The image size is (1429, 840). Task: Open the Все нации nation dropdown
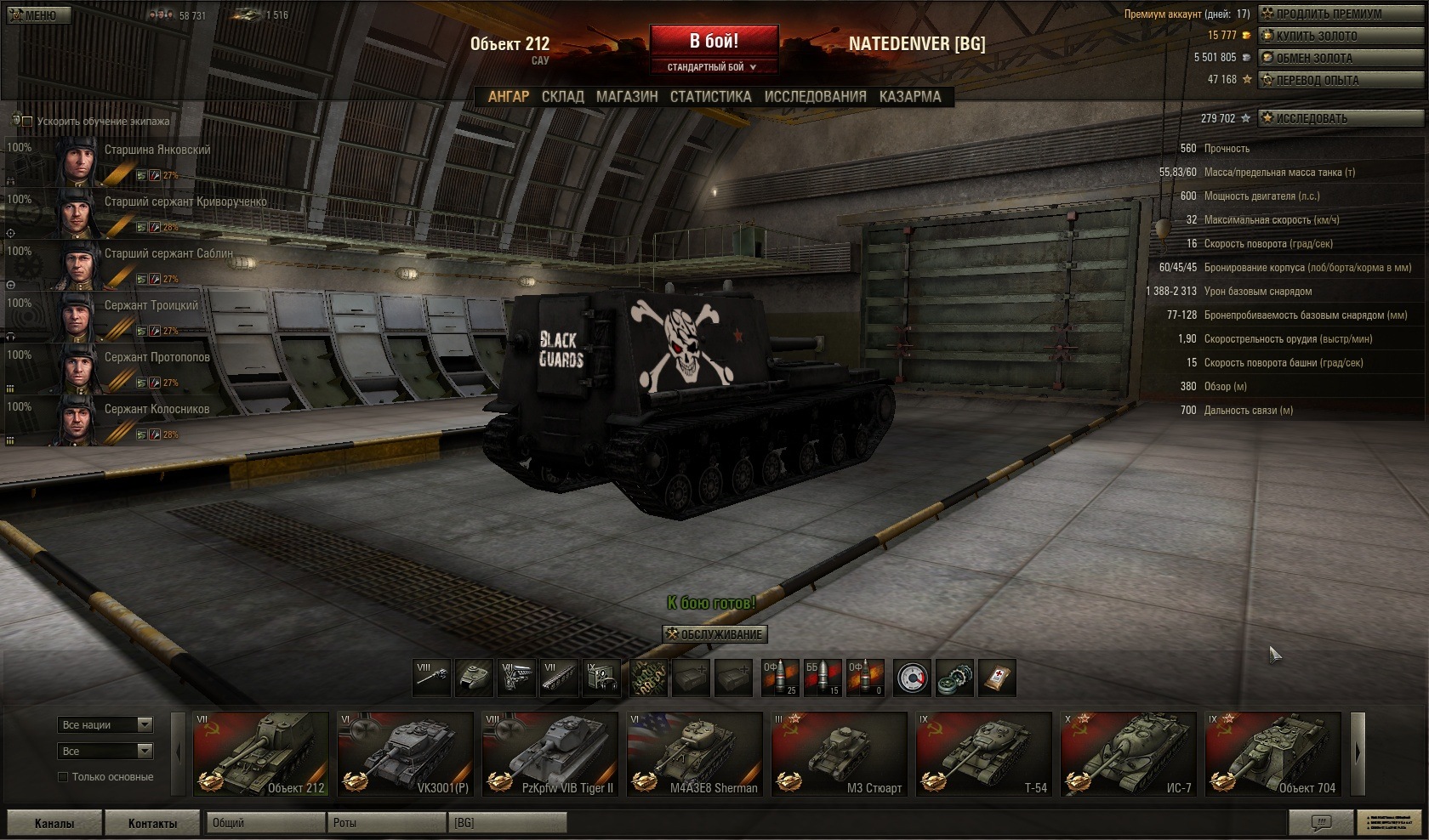[105, 724]
